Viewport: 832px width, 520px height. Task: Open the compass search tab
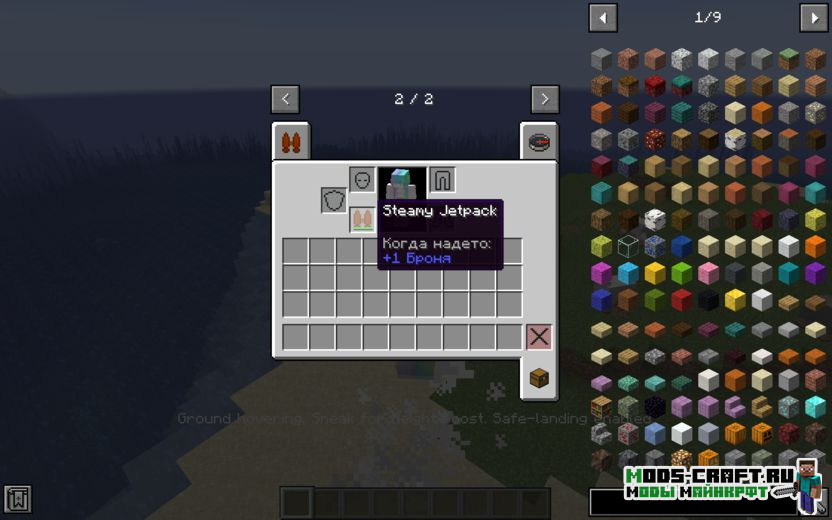coord(539,142)
